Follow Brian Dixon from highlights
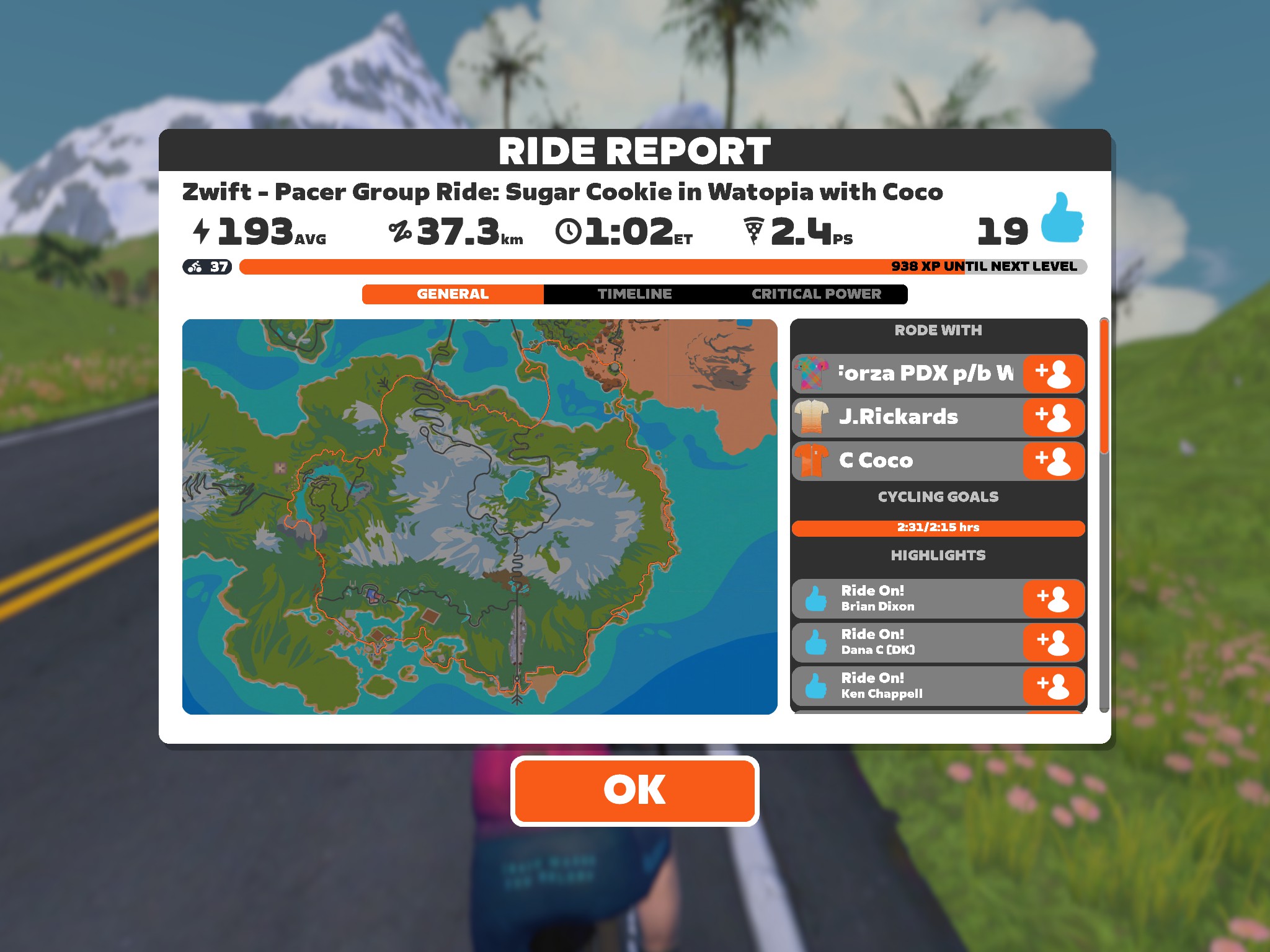 pos(1053,599)
